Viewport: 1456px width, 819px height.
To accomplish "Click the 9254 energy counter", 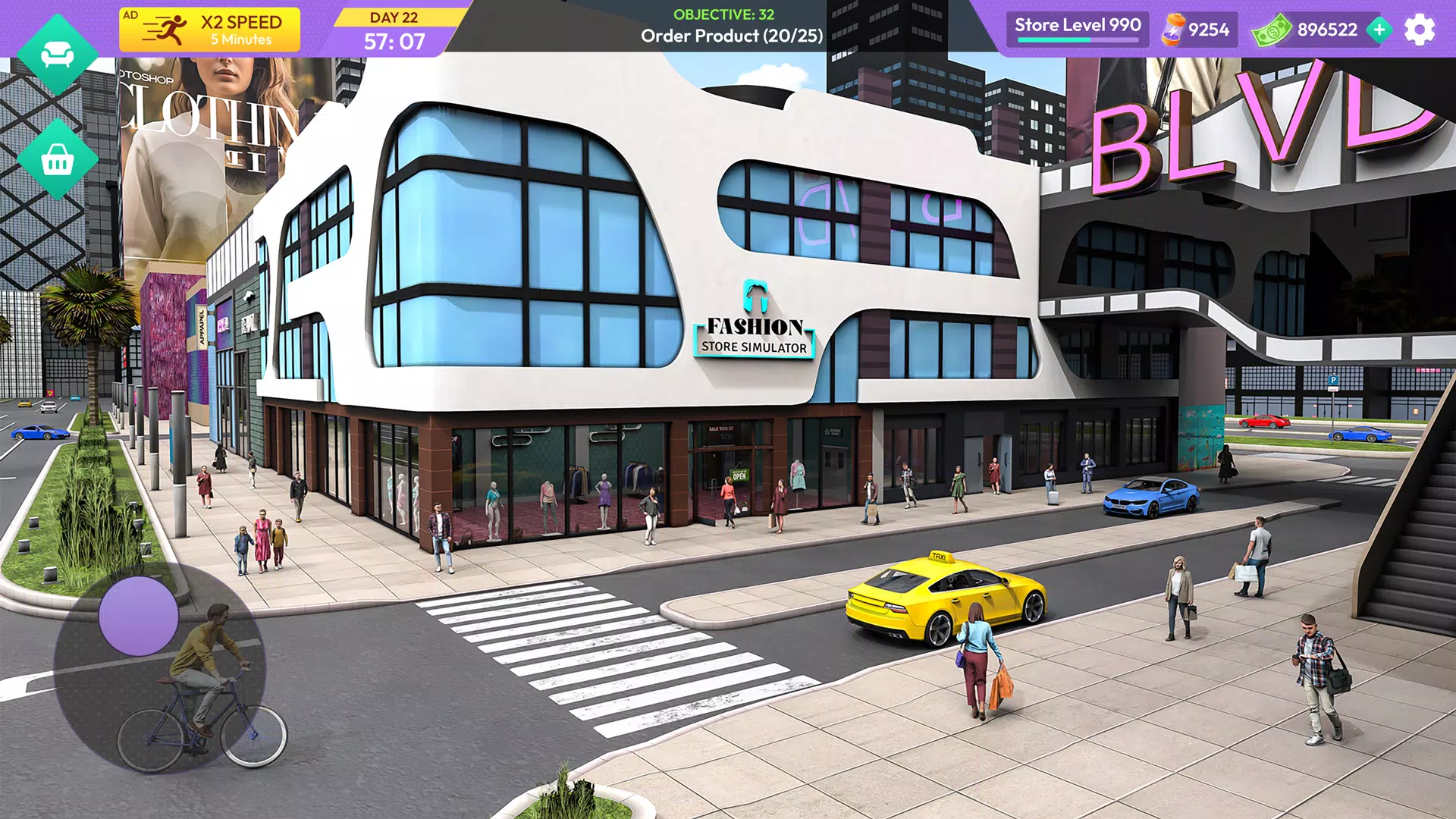I will click(x=1210, y=30).
